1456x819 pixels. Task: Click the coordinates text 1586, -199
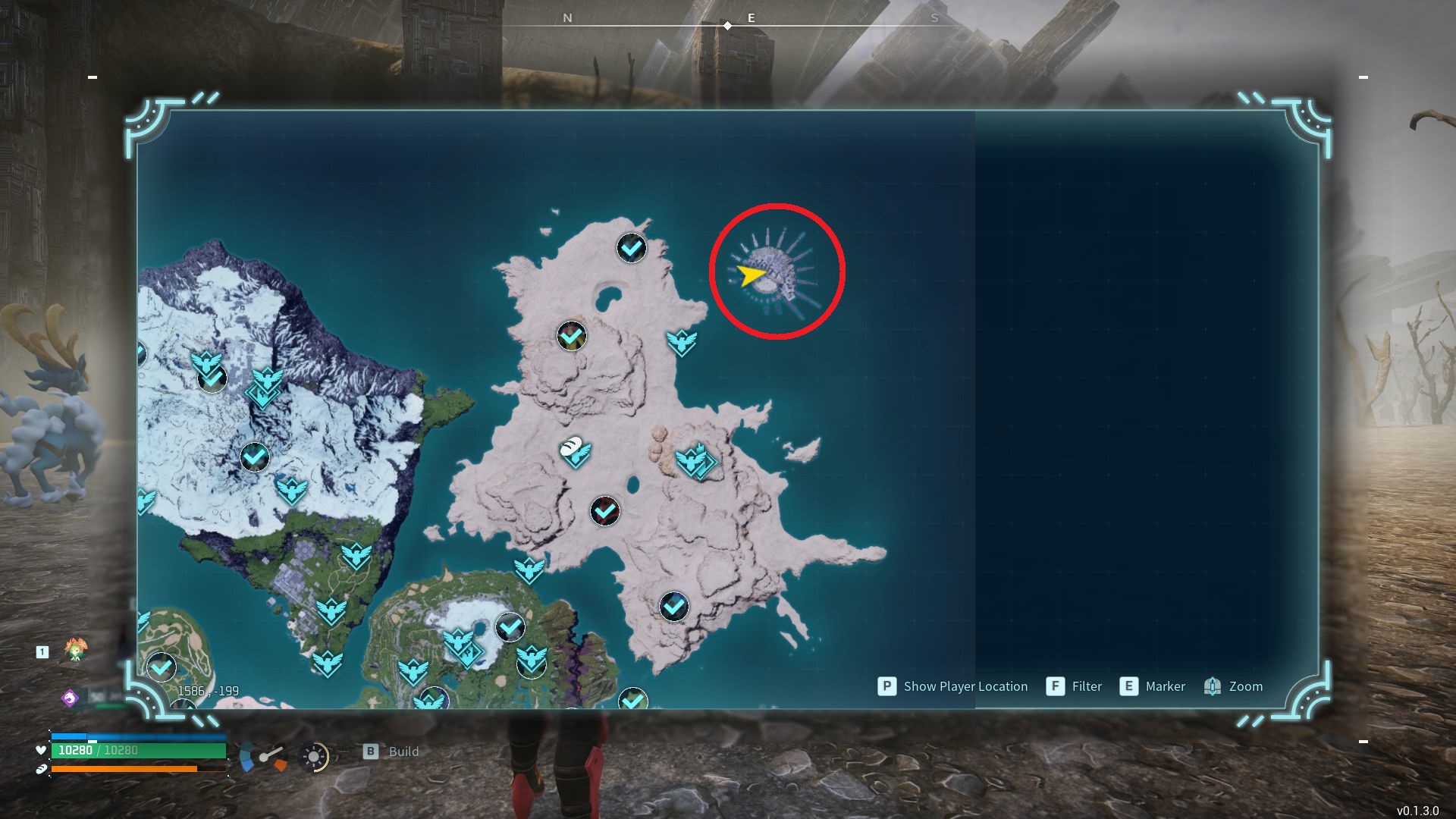tap(209, 691)
